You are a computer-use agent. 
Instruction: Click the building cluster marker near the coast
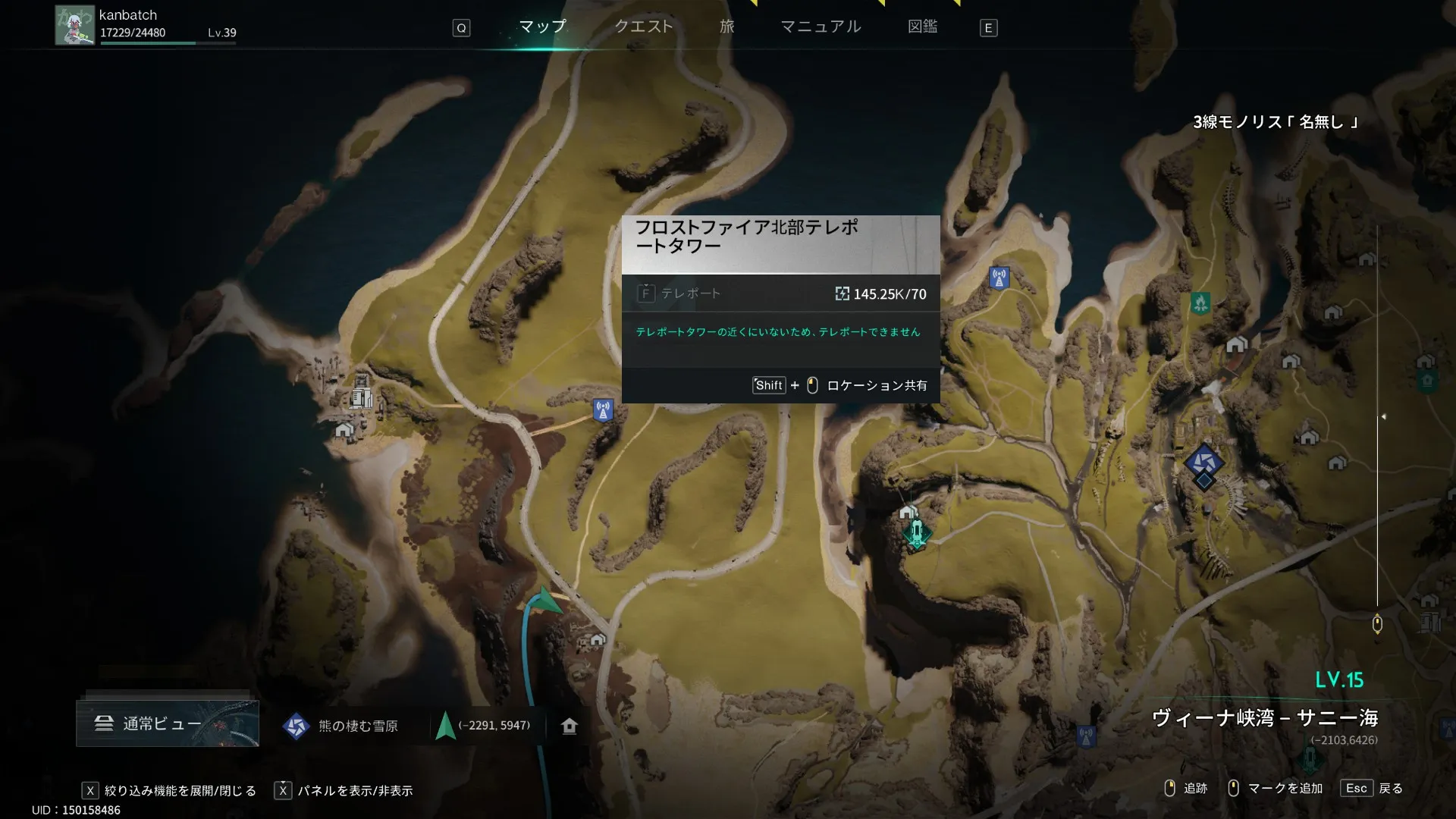pos(362,395)
